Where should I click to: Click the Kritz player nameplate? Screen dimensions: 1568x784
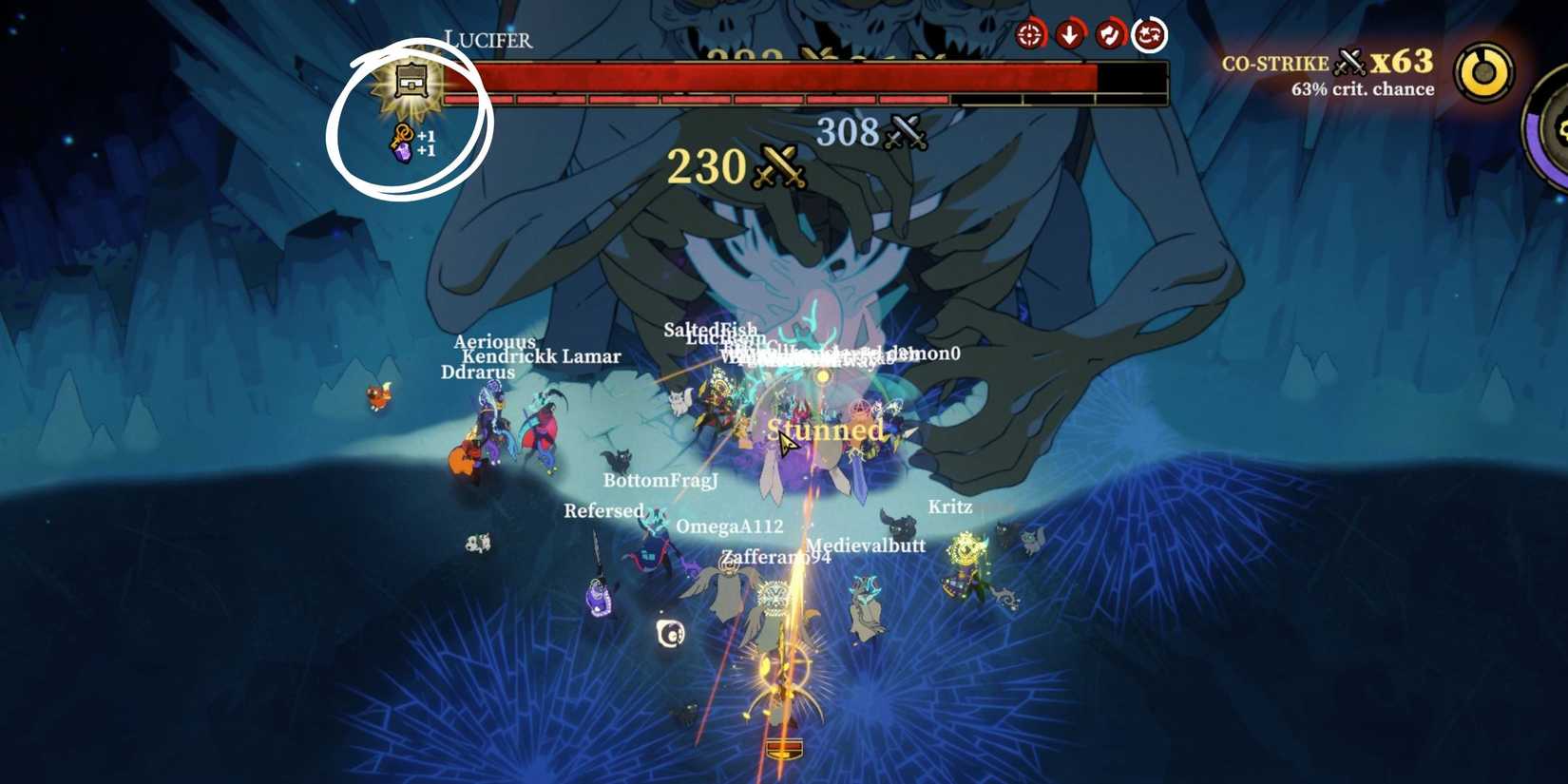(948, 507)
